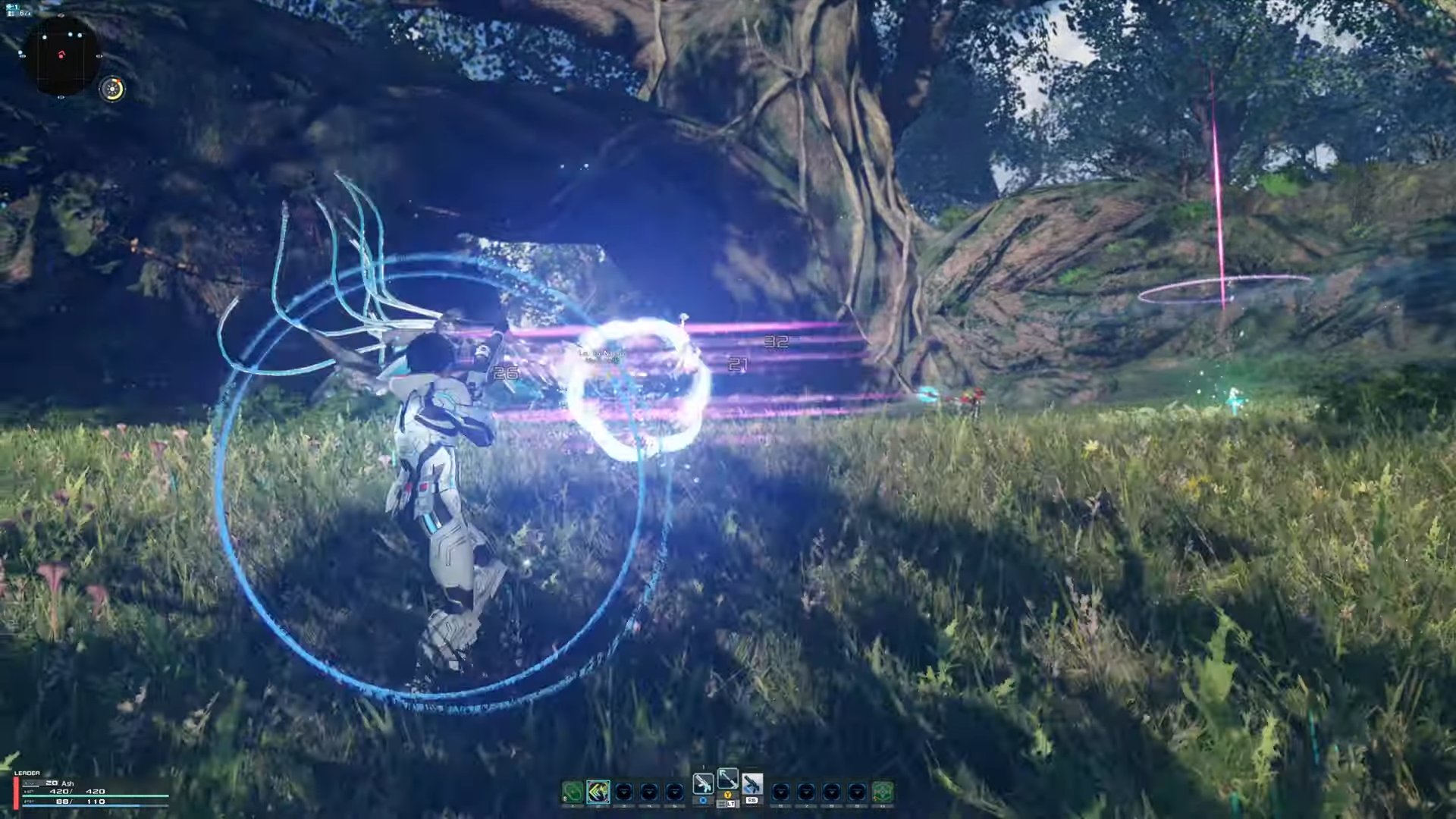Click the LEADER label above Ash's status
The width and height of the screenshot is (1456, 819).
tap(27, 773)
